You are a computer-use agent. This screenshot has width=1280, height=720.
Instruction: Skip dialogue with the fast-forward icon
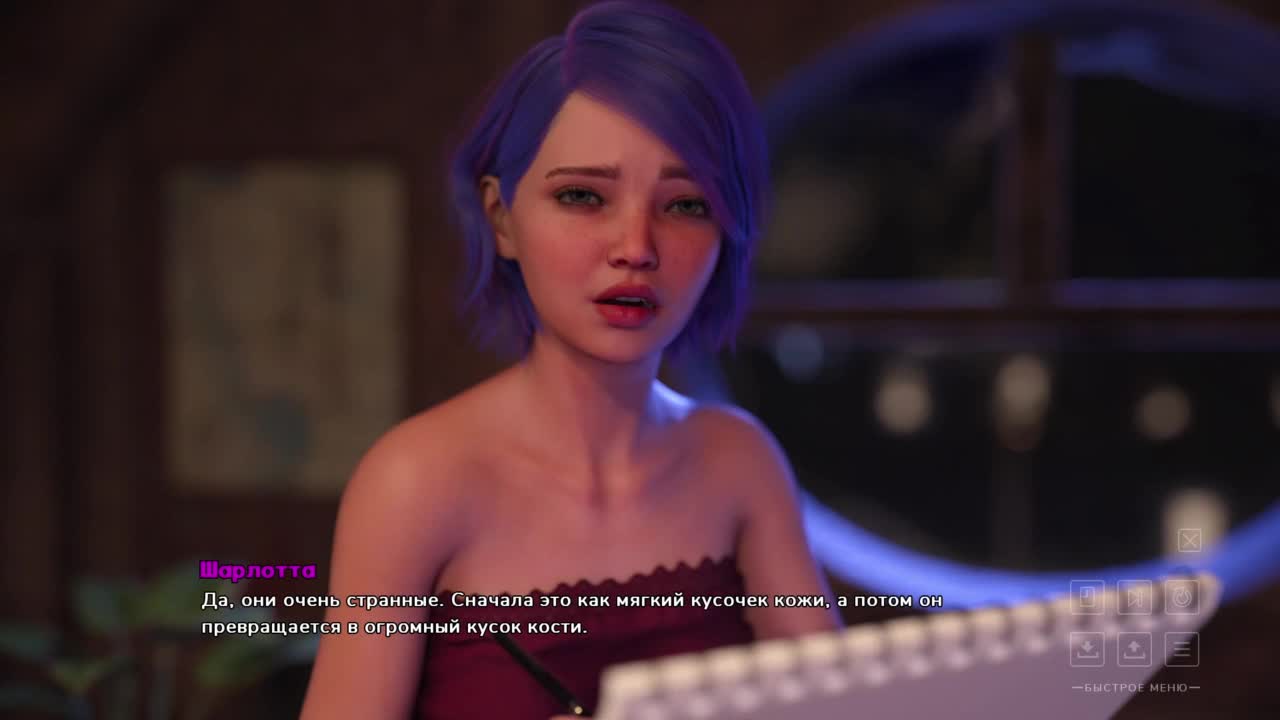(1135, 597)
